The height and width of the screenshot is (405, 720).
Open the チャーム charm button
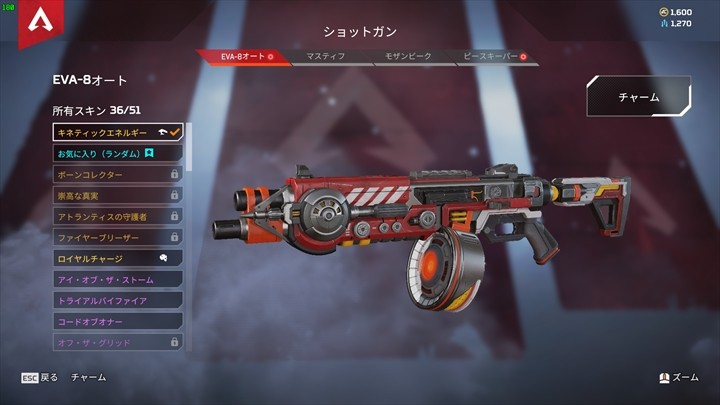click(638, 97)
